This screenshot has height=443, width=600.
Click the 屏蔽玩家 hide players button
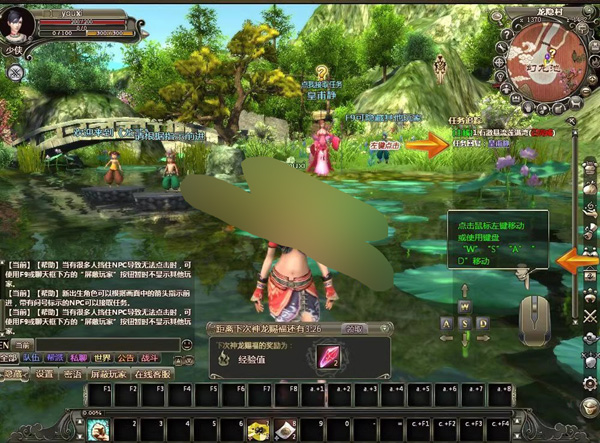(x=108, y=373)
